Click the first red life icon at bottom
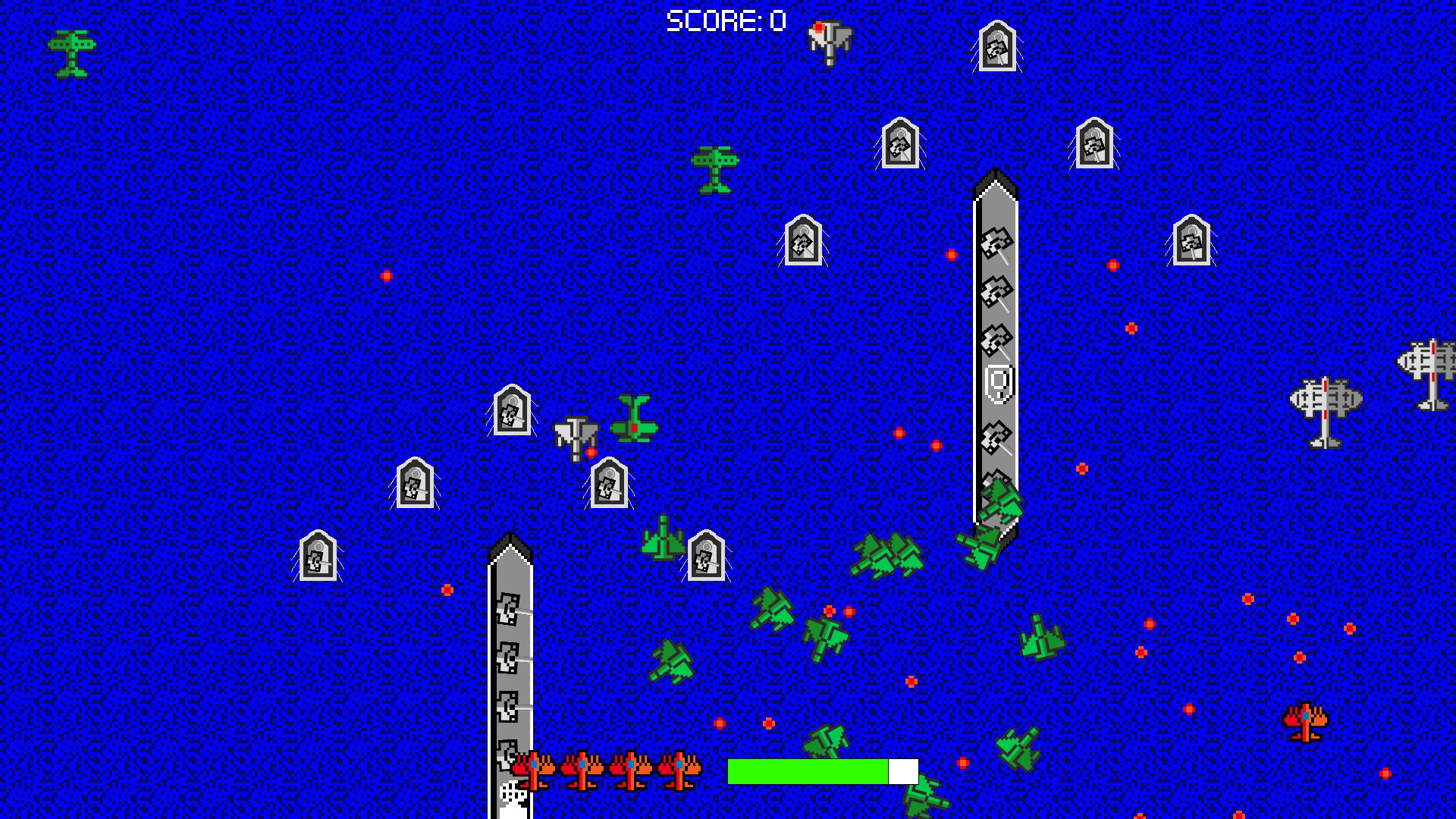 535,768
